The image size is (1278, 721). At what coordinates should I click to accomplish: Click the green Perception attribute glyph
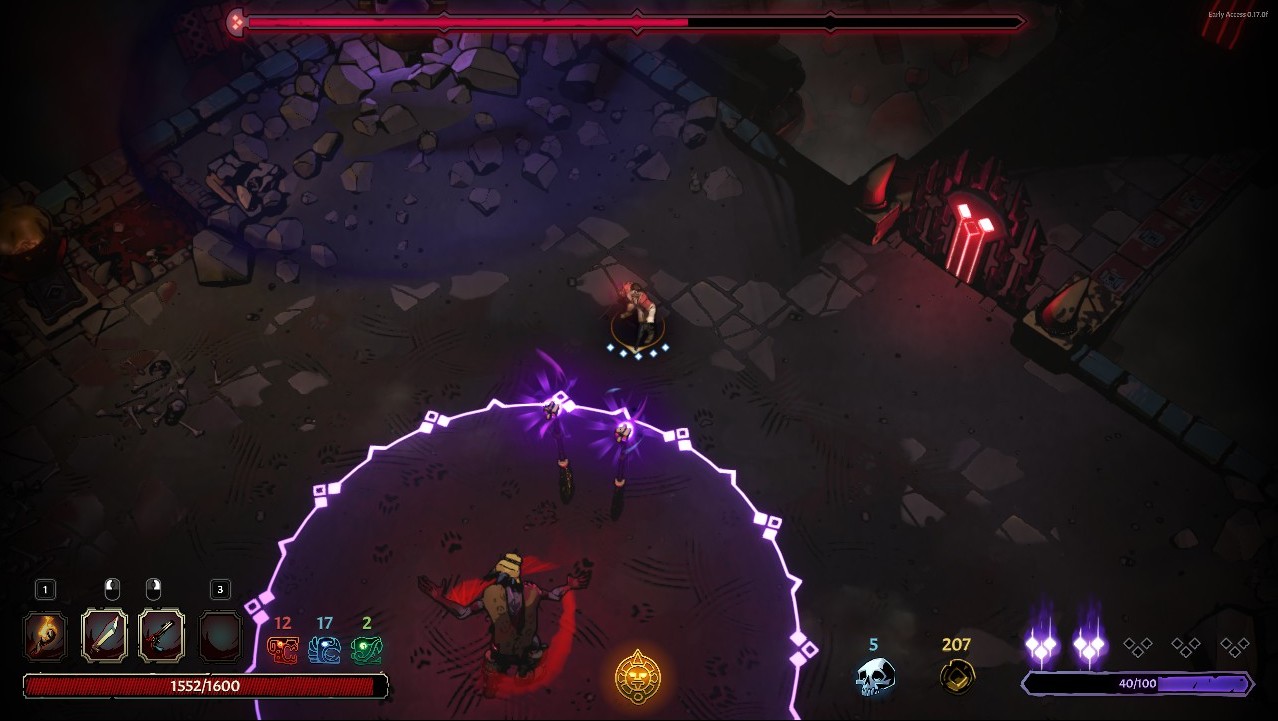click(x=366, y=650)
